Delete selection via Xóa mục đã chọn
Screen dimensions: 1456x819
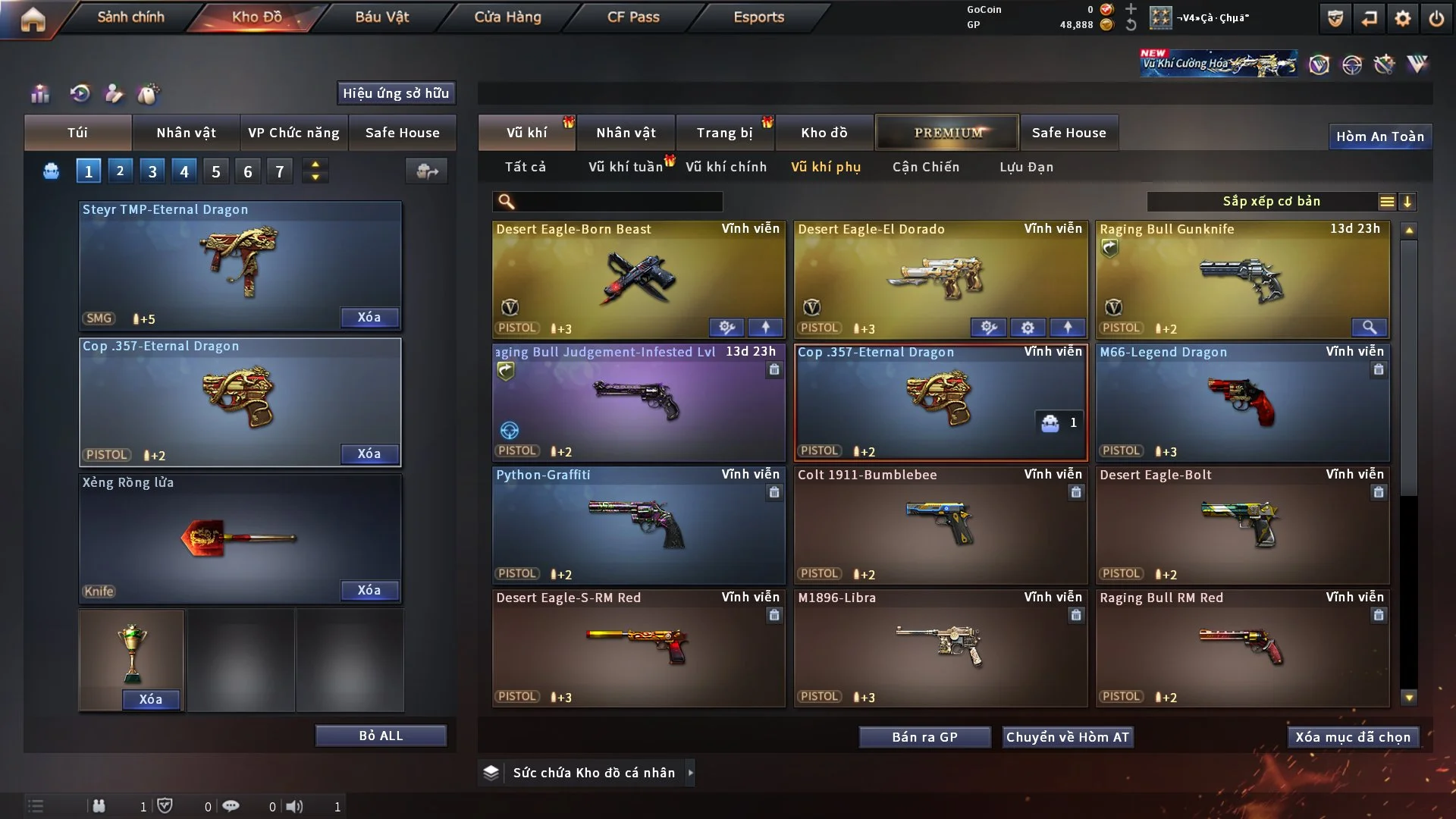click(1353, 737)
